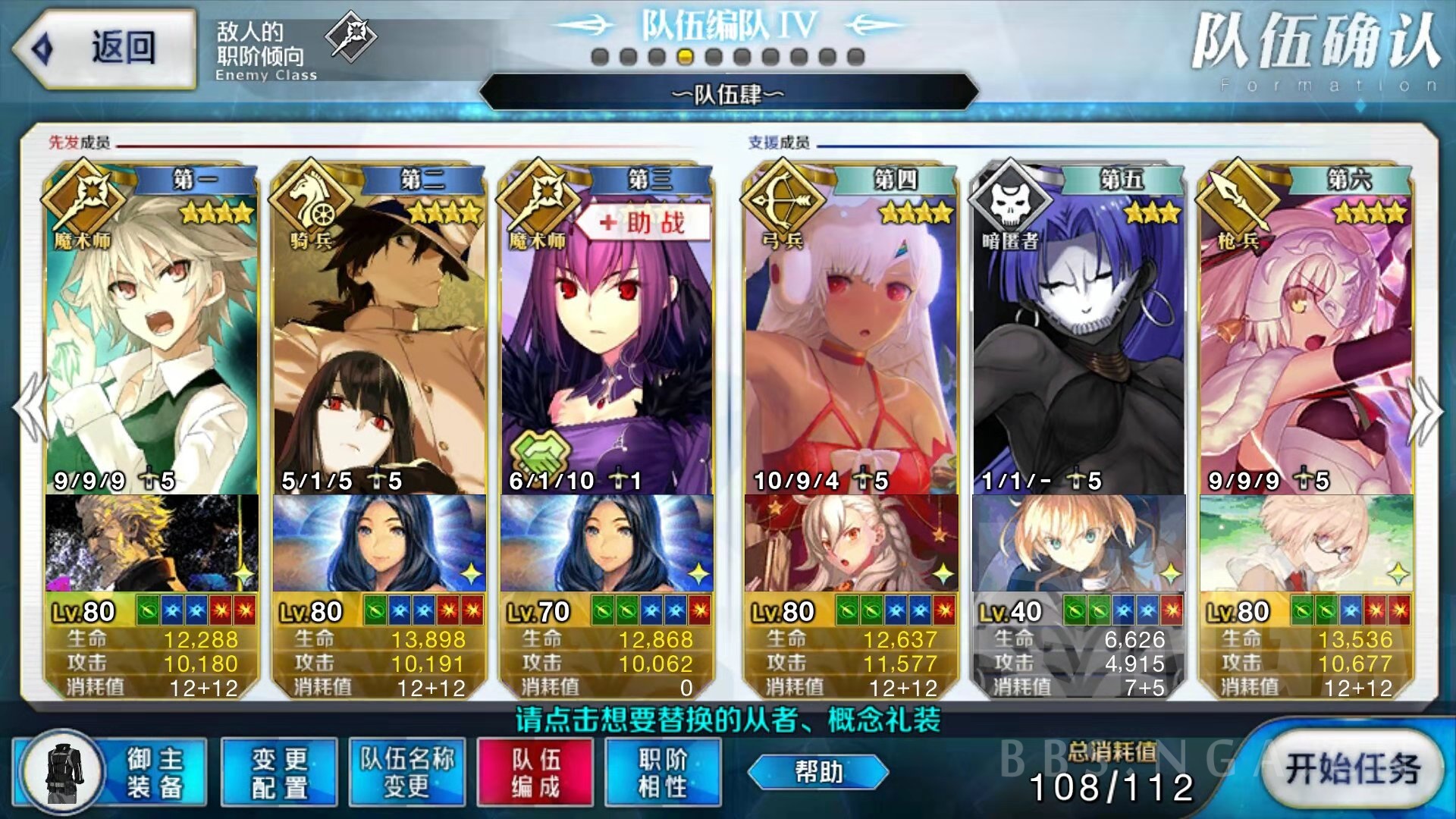The image size is (1456, 819).
Task: Change the Lancer's craft essence
Action: point(1306,543)
